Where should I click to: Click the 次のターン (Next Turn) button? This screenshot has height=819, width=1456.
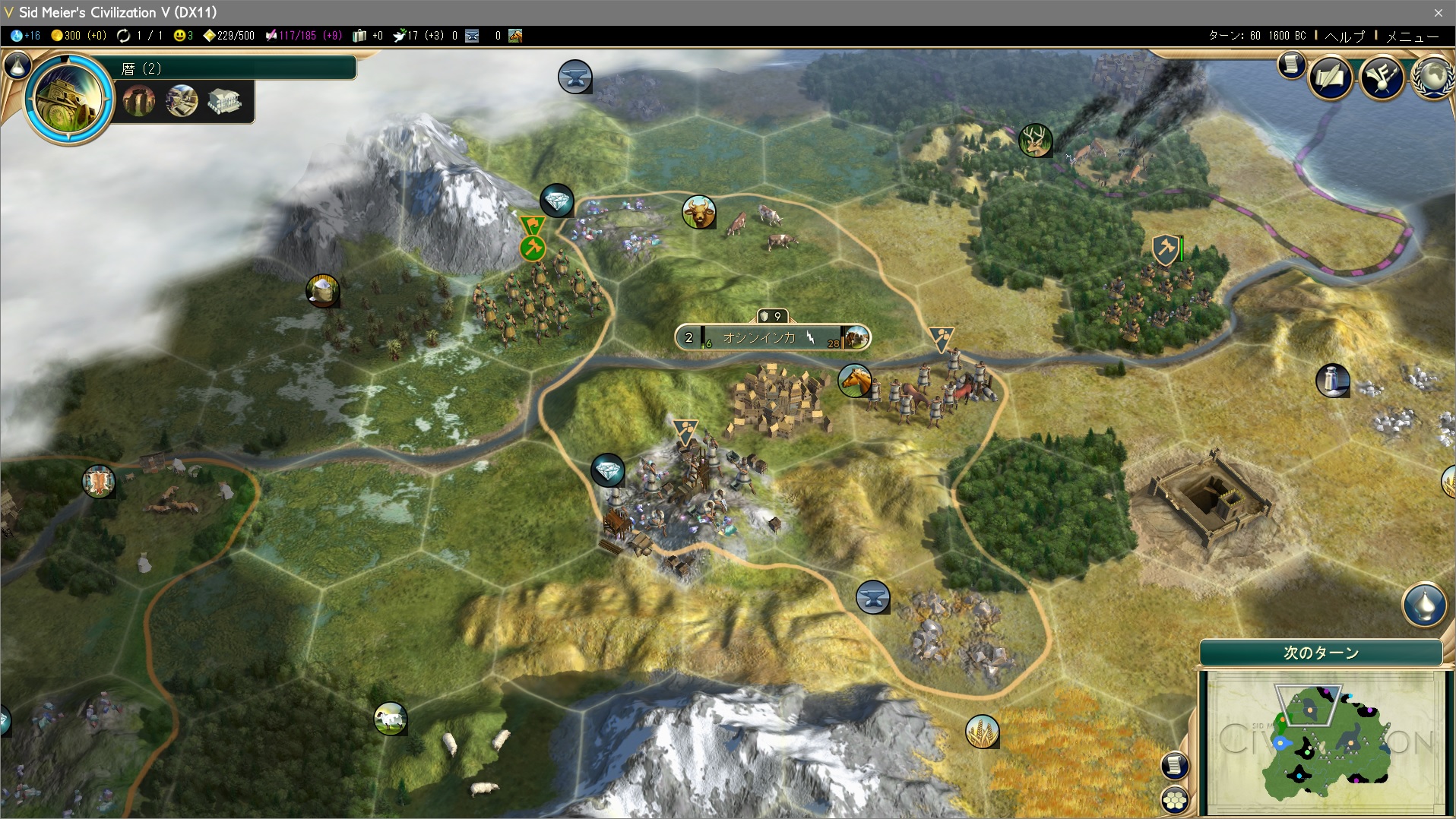(x=1321, y=653)
